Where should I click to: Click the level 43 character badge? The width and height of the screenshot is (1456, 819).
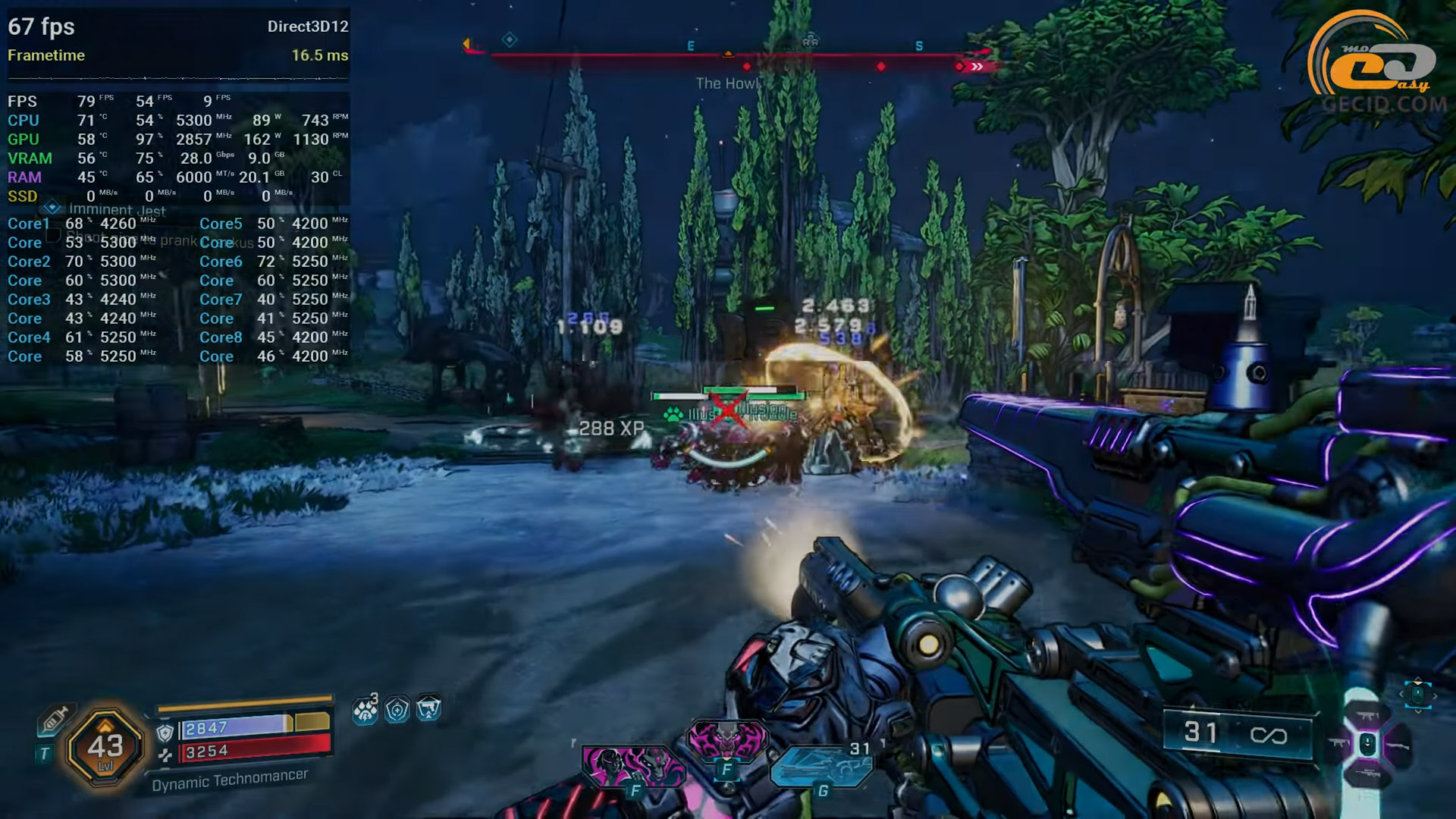(x=105, y=748)
